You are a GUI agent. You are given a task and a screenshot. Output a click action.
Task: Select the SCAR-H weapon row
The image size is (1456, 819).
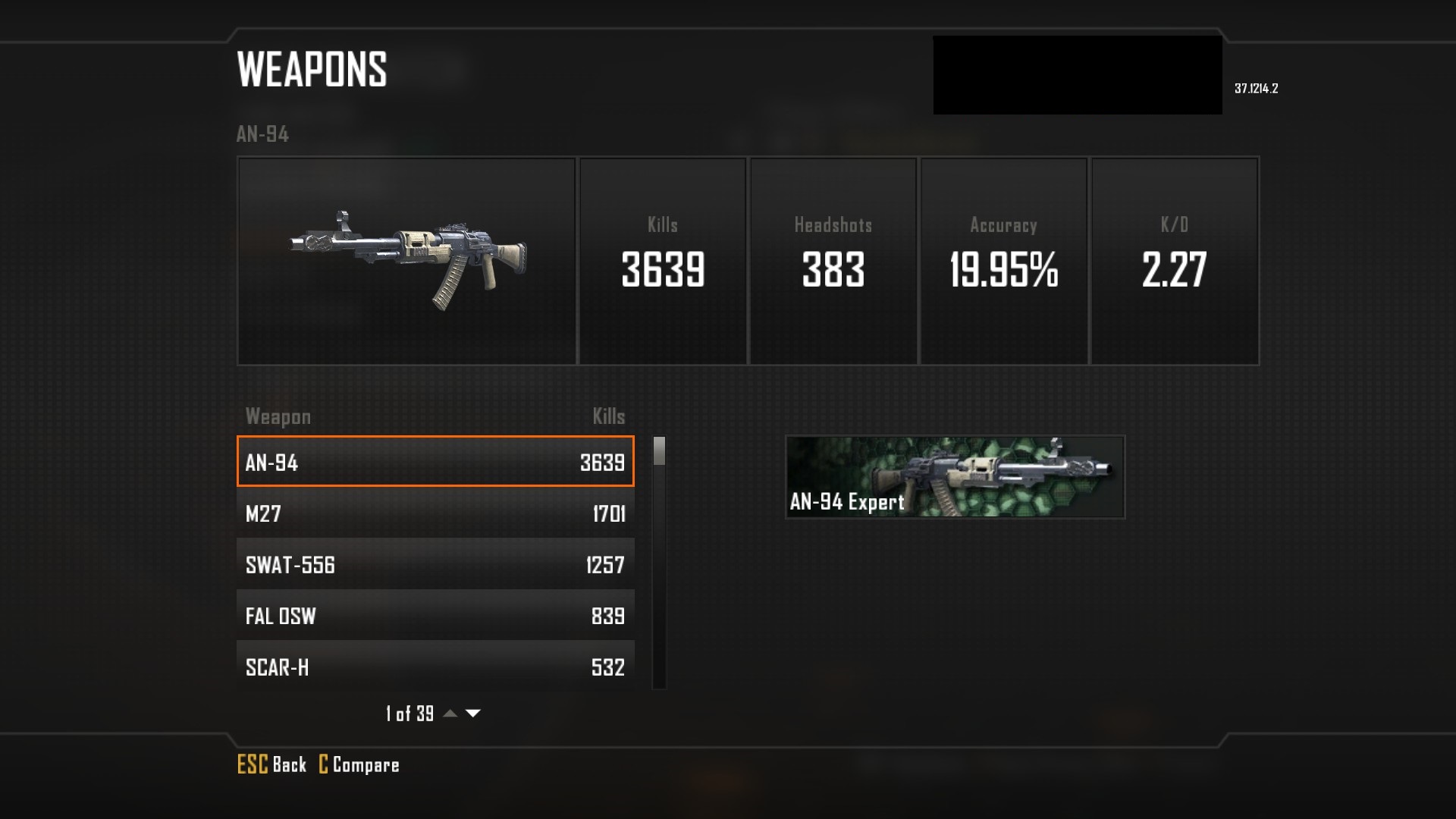pos(435,666)
